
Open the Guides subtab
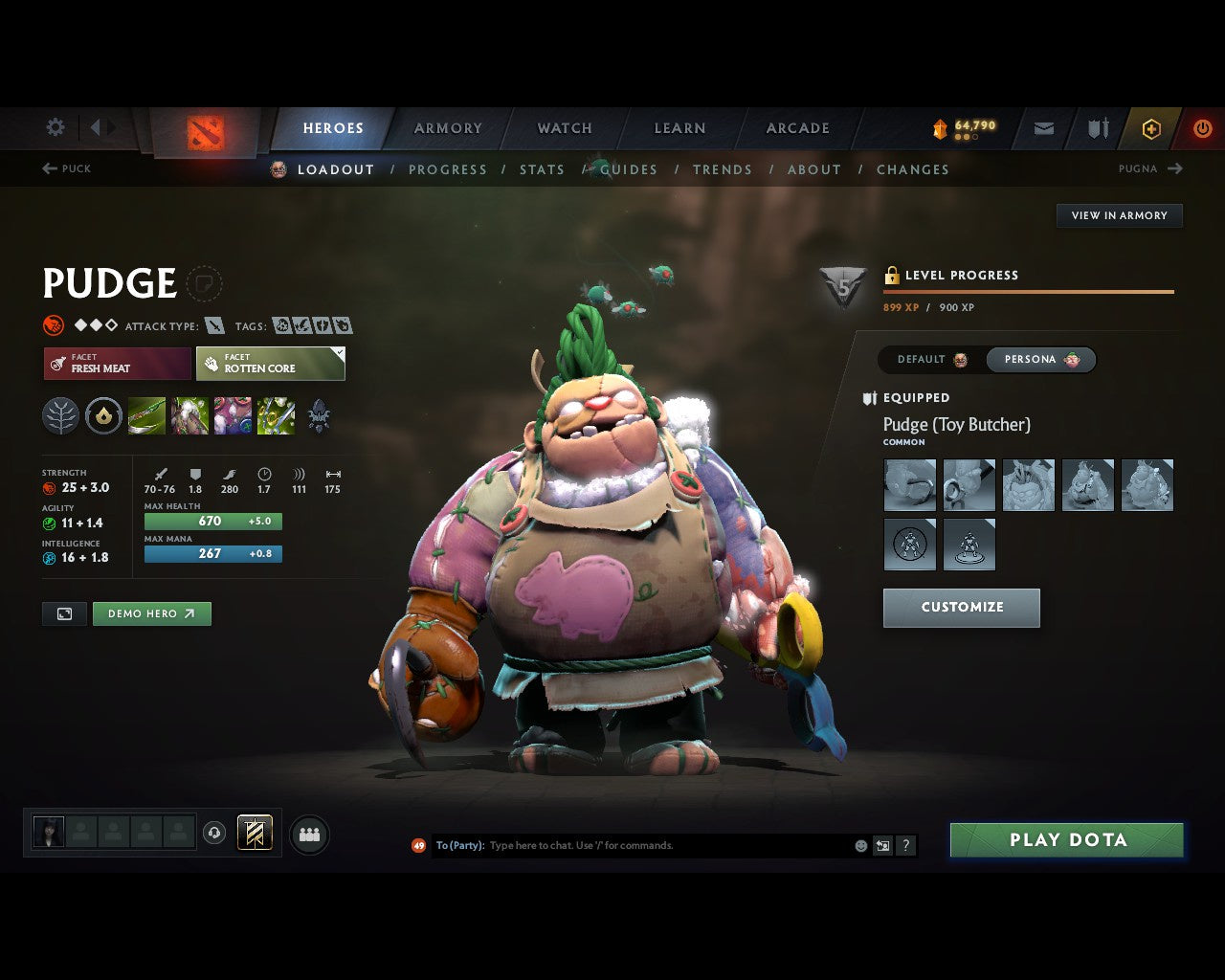[x=629, y=169]
